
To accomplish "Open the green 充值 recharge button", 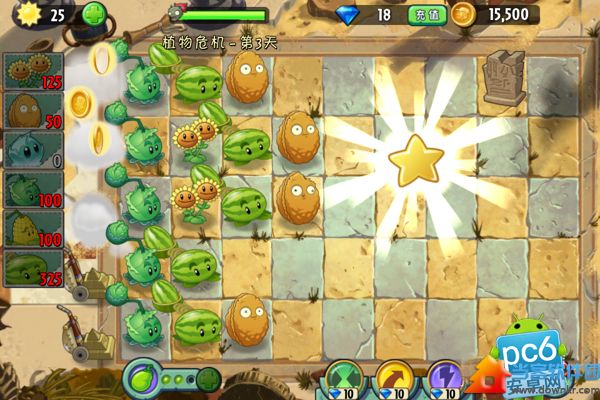I will coord(421,14).
